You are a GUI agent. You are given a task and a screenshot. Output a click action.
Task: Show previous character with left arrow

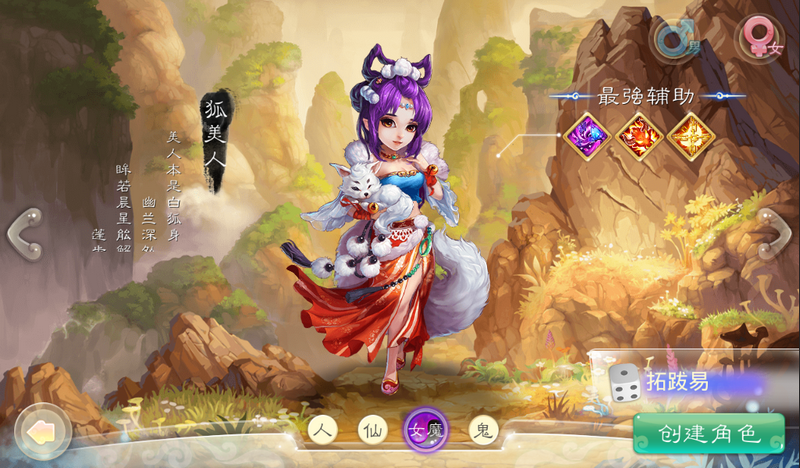coord(22,233)
